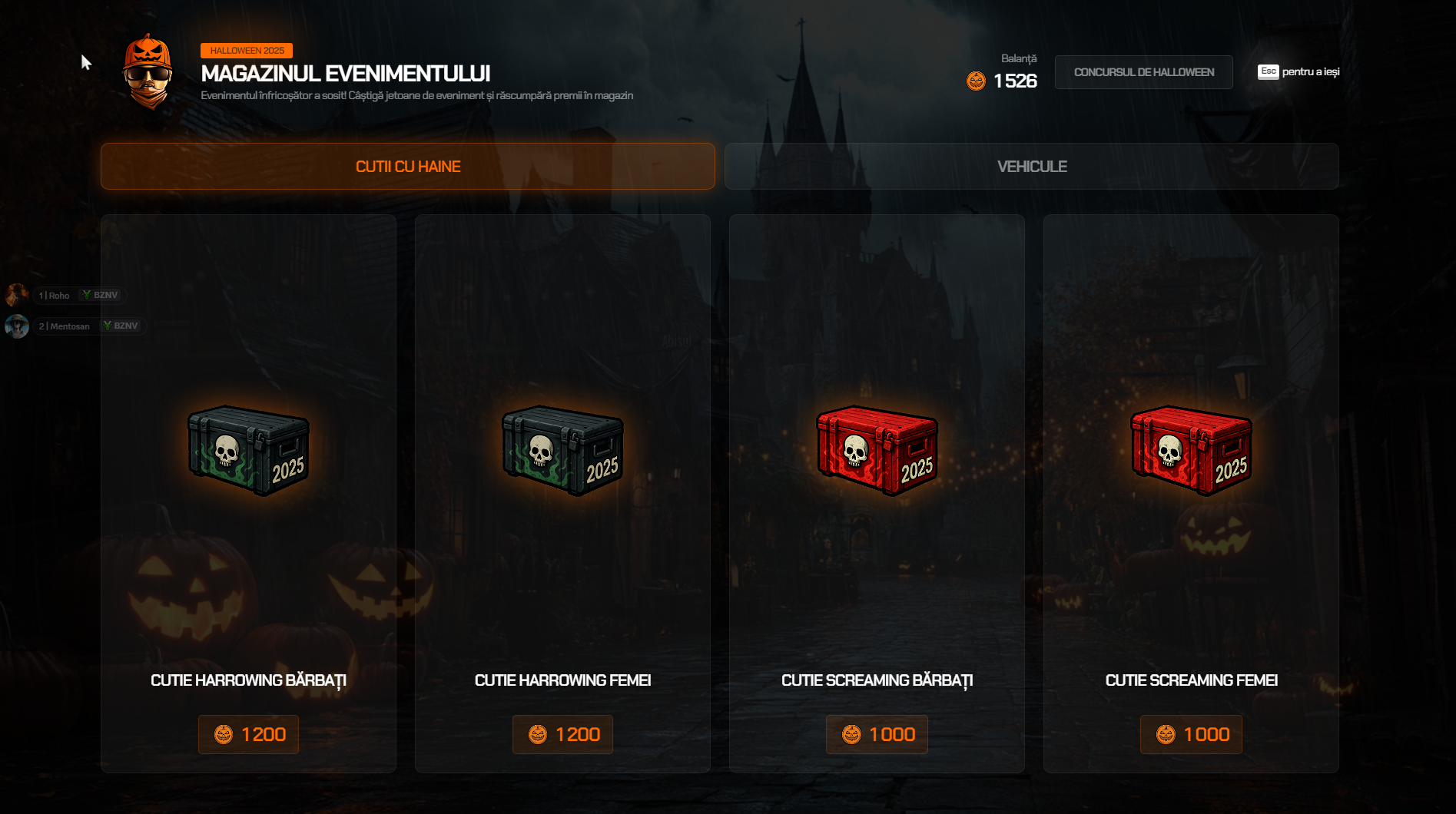Open the Concursul de Halloween button
Screen dimensions: 1456x814
point(1143,72)
